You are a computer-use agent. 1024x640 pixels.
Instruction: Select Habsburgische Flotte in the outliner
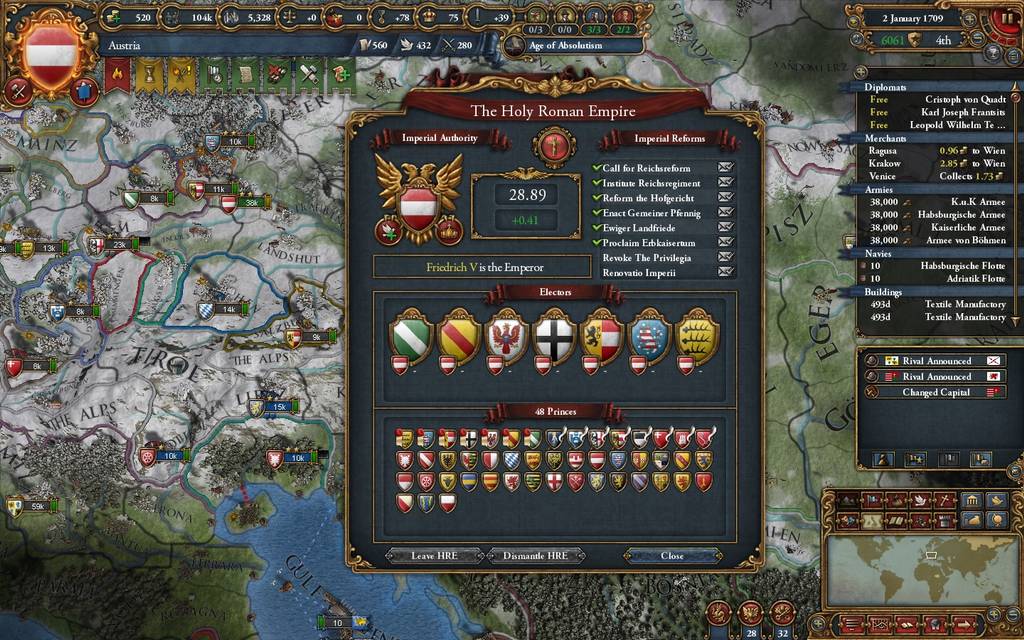[x=962, y=266]
